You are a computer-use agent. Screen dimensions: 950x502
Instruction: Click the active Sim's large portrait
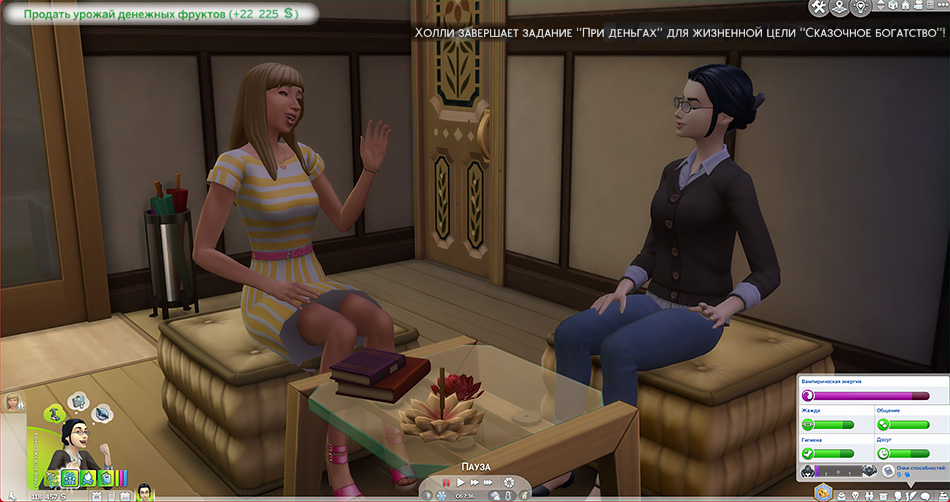pos(75,440)
